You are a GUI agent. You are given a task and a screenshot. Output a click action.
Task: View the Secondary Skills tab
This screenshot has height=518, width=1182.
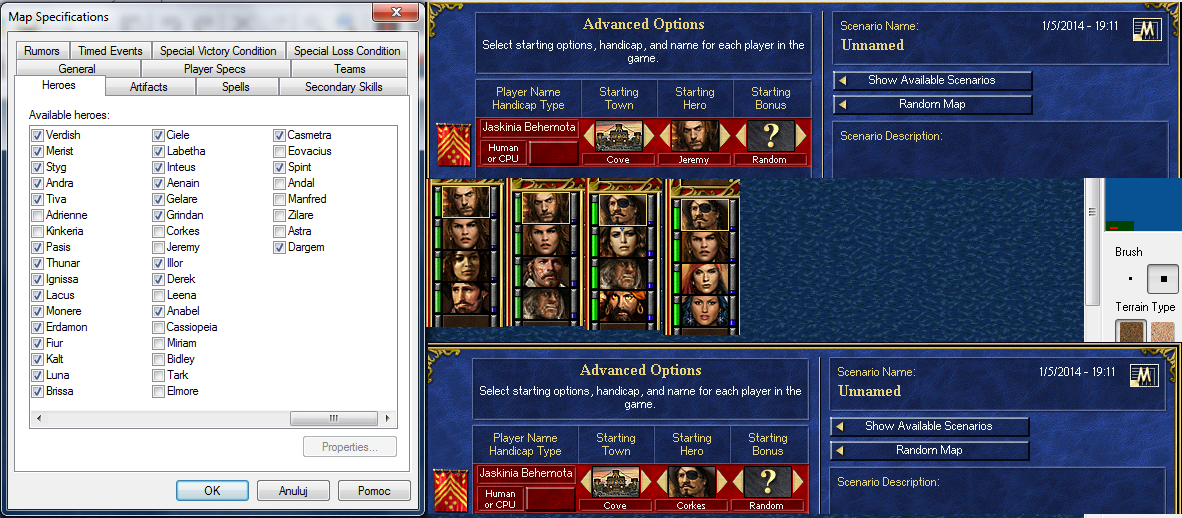click(344, 87)
